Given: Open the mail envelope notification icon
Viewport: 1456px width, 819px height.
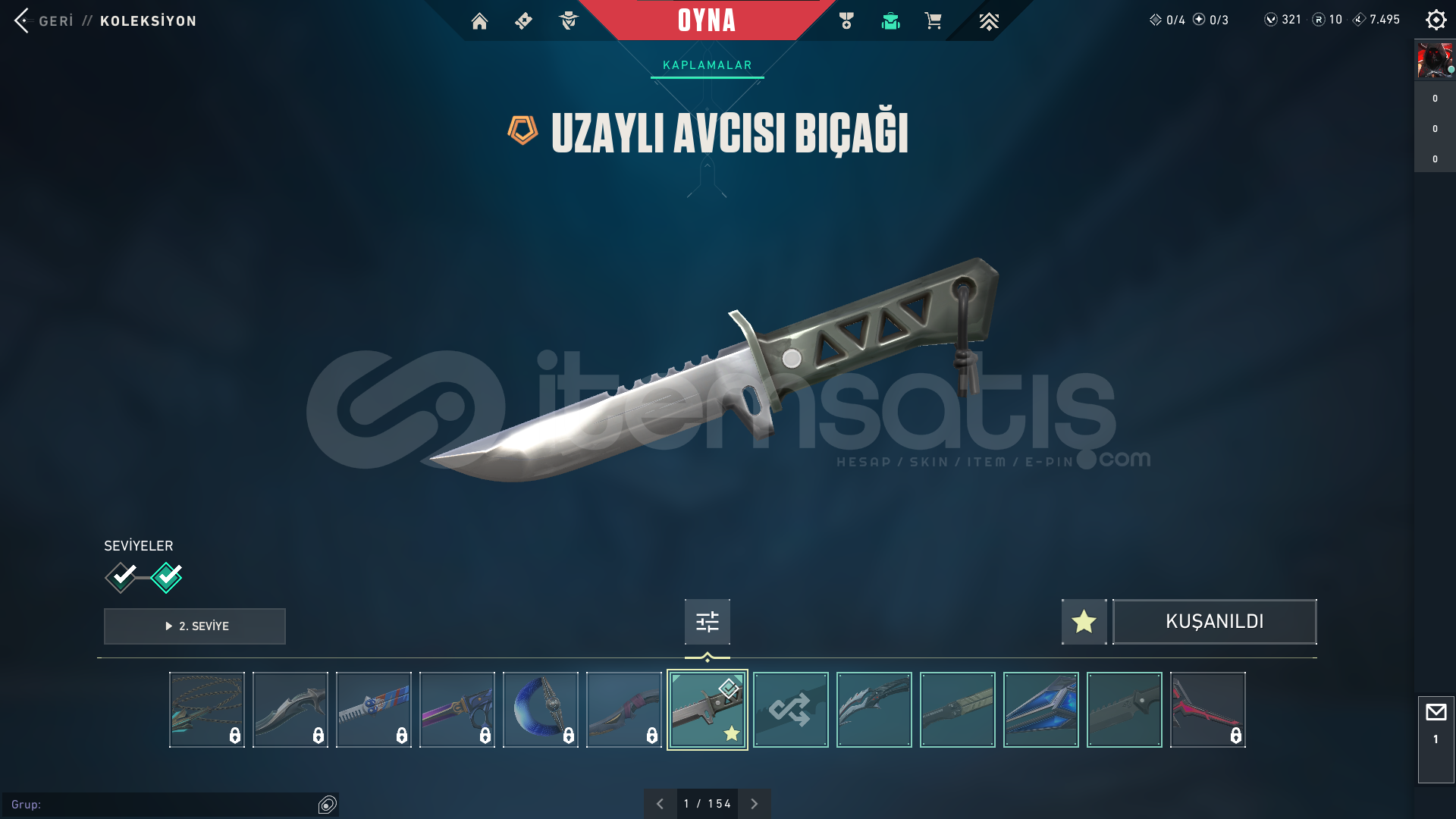Looking at the screenshot, I should [x=1436, y=711].
